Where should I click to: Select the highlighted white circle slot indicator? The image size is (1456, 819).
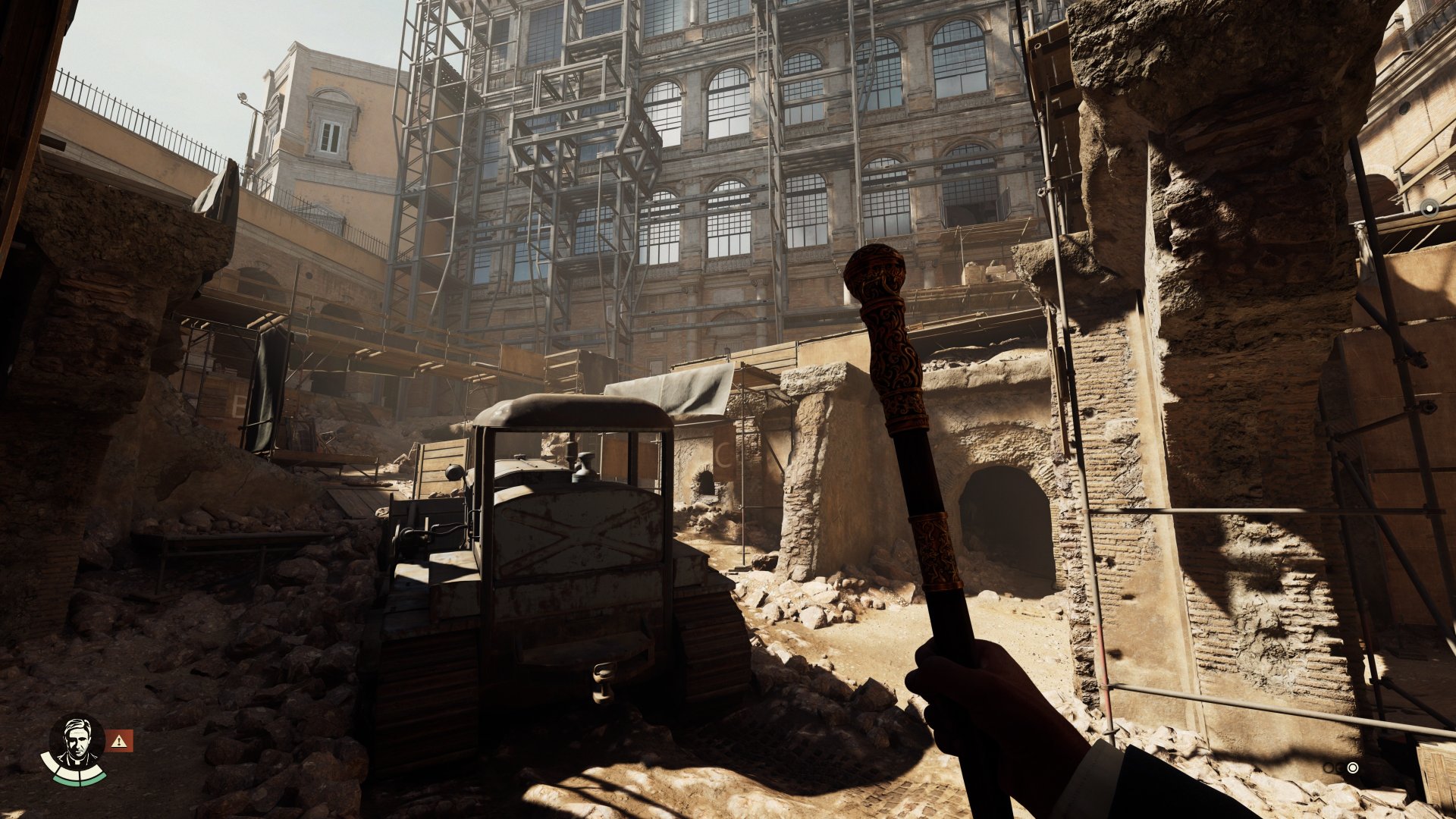[x=1353, y=767]
